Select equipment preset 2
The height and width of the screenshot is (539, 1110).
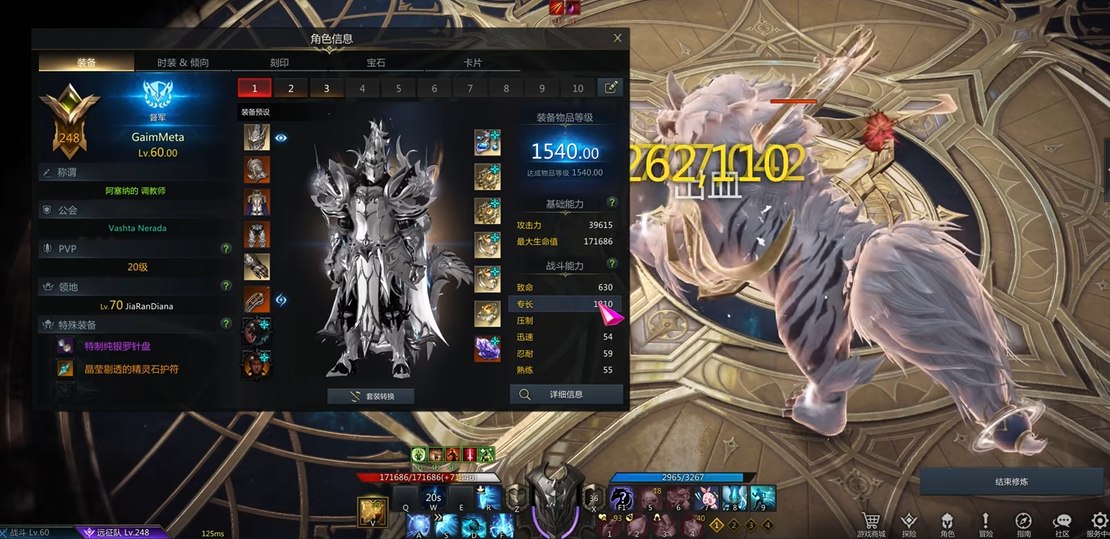[290, 88]
